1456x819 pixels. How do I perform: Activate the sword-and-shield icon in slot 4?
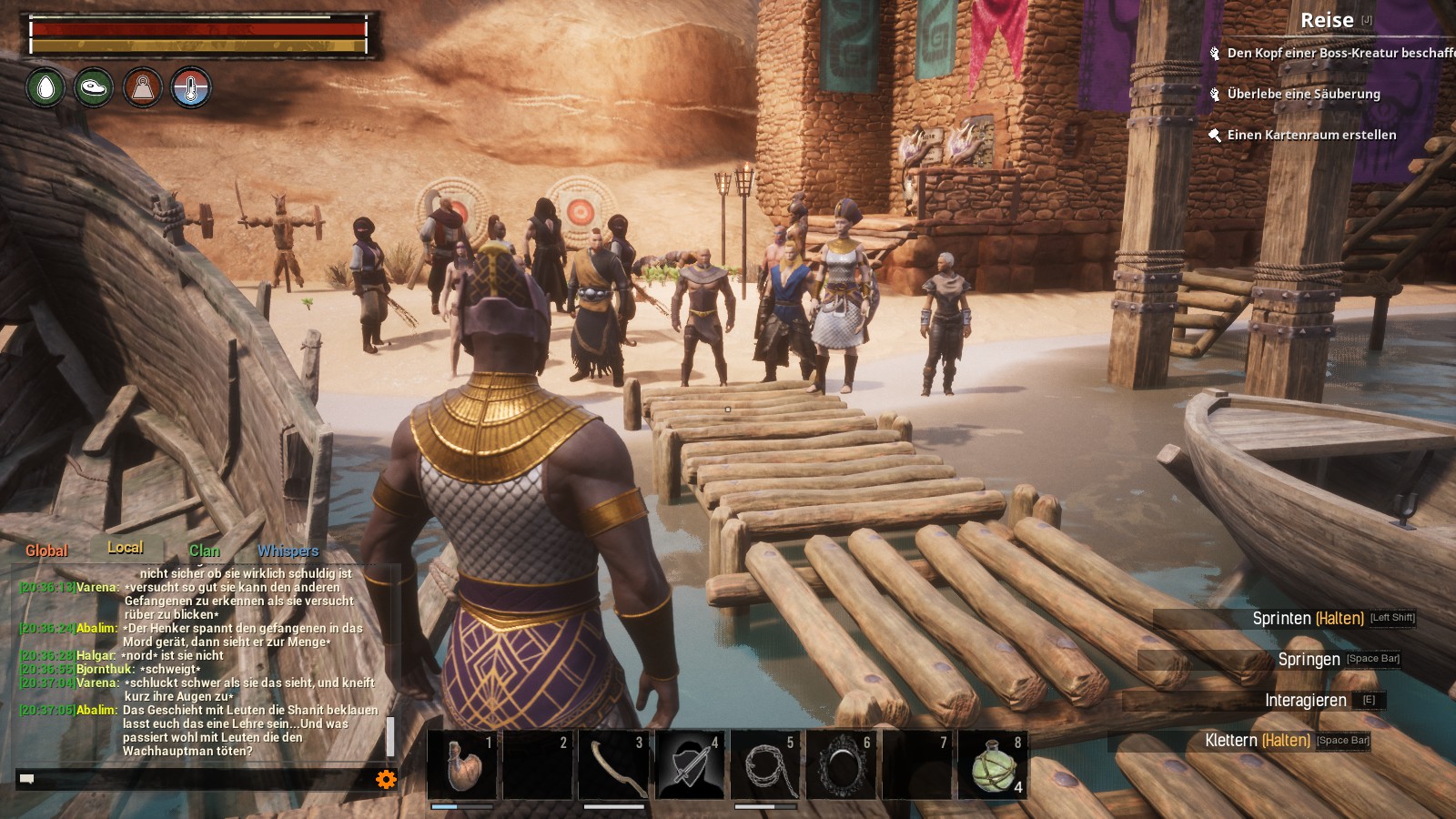(690, 764)
